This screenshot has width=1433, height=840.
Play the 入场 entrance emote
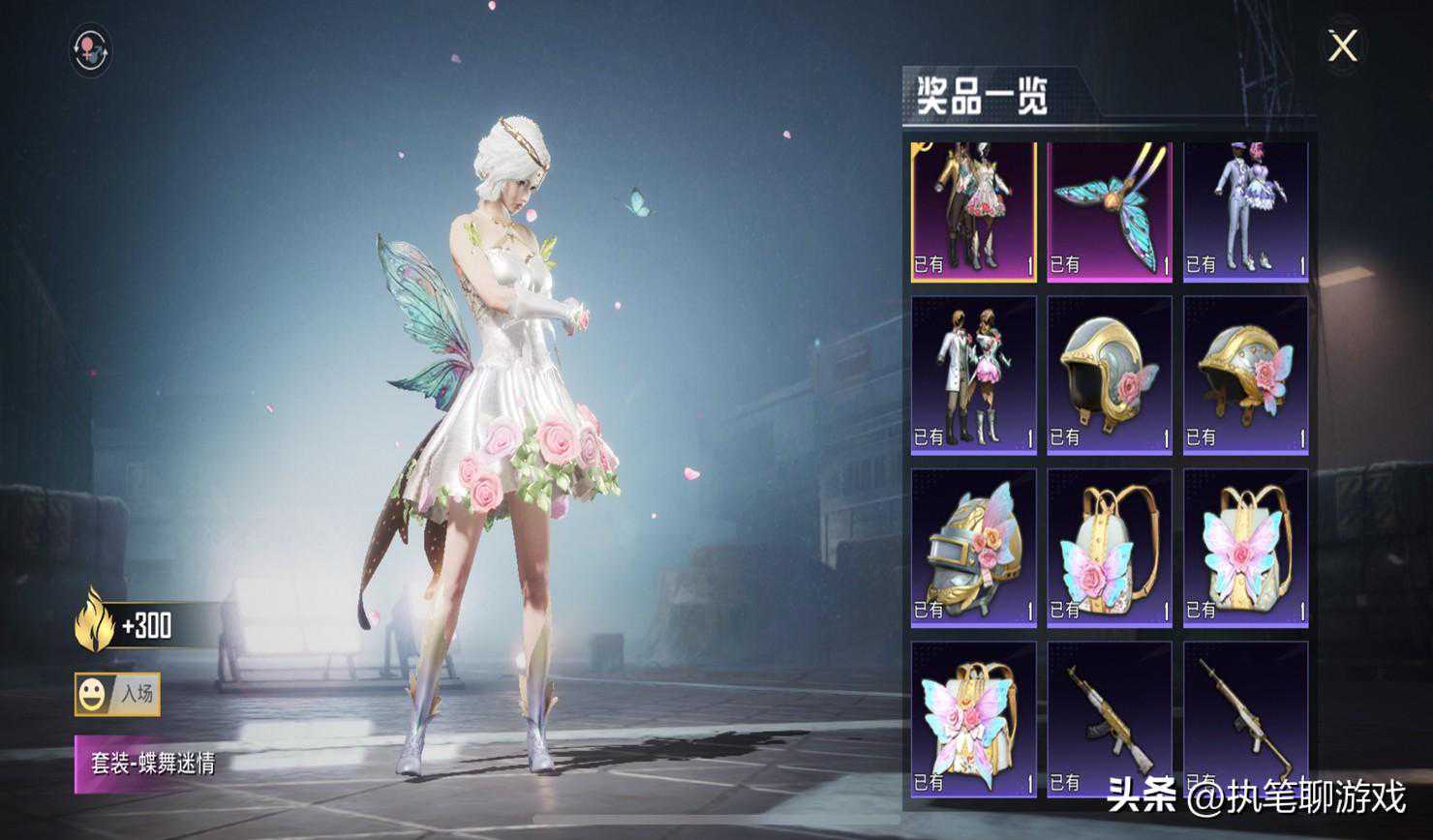[118, 694]
